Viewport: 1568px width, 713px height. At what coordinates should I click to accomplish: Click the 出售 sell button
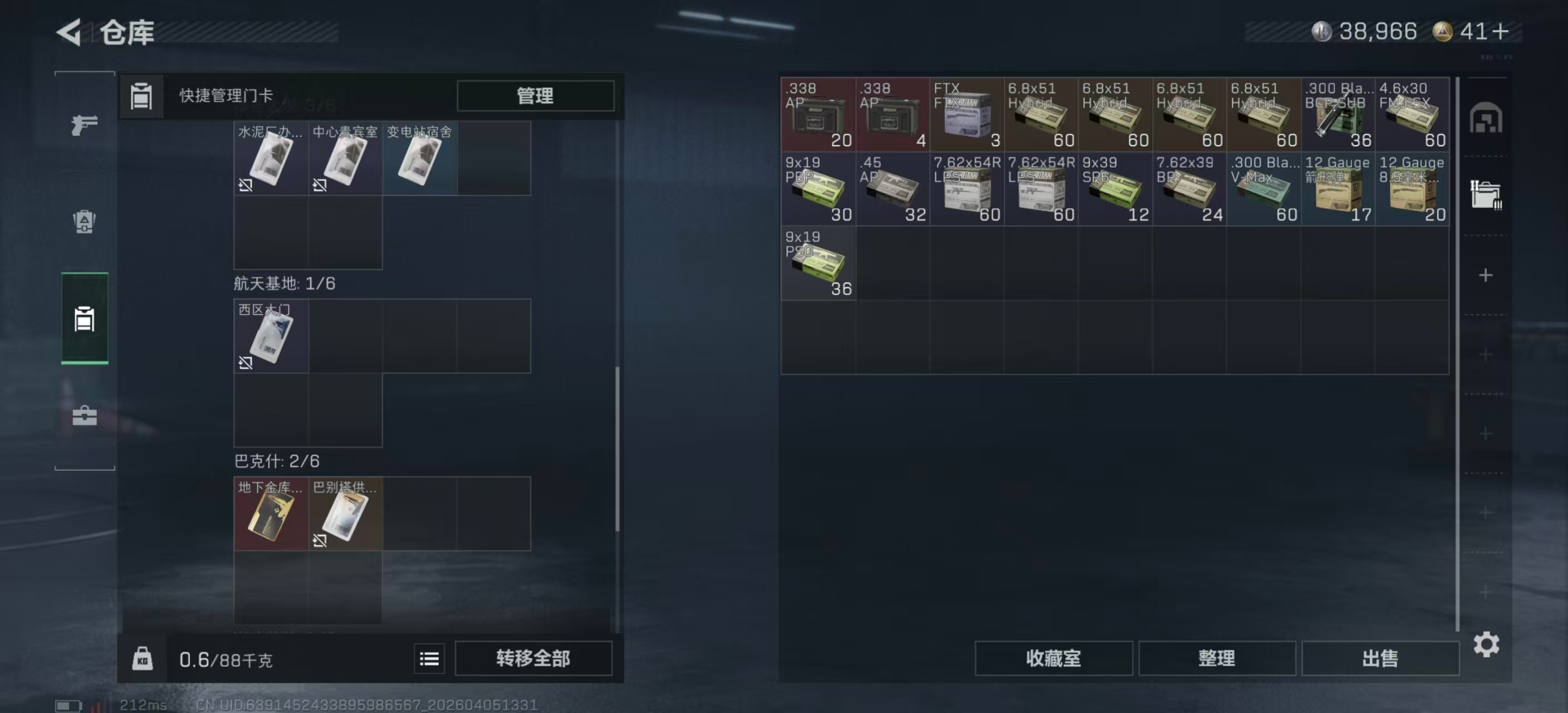pyautogui.click(x=1380, y=658)
